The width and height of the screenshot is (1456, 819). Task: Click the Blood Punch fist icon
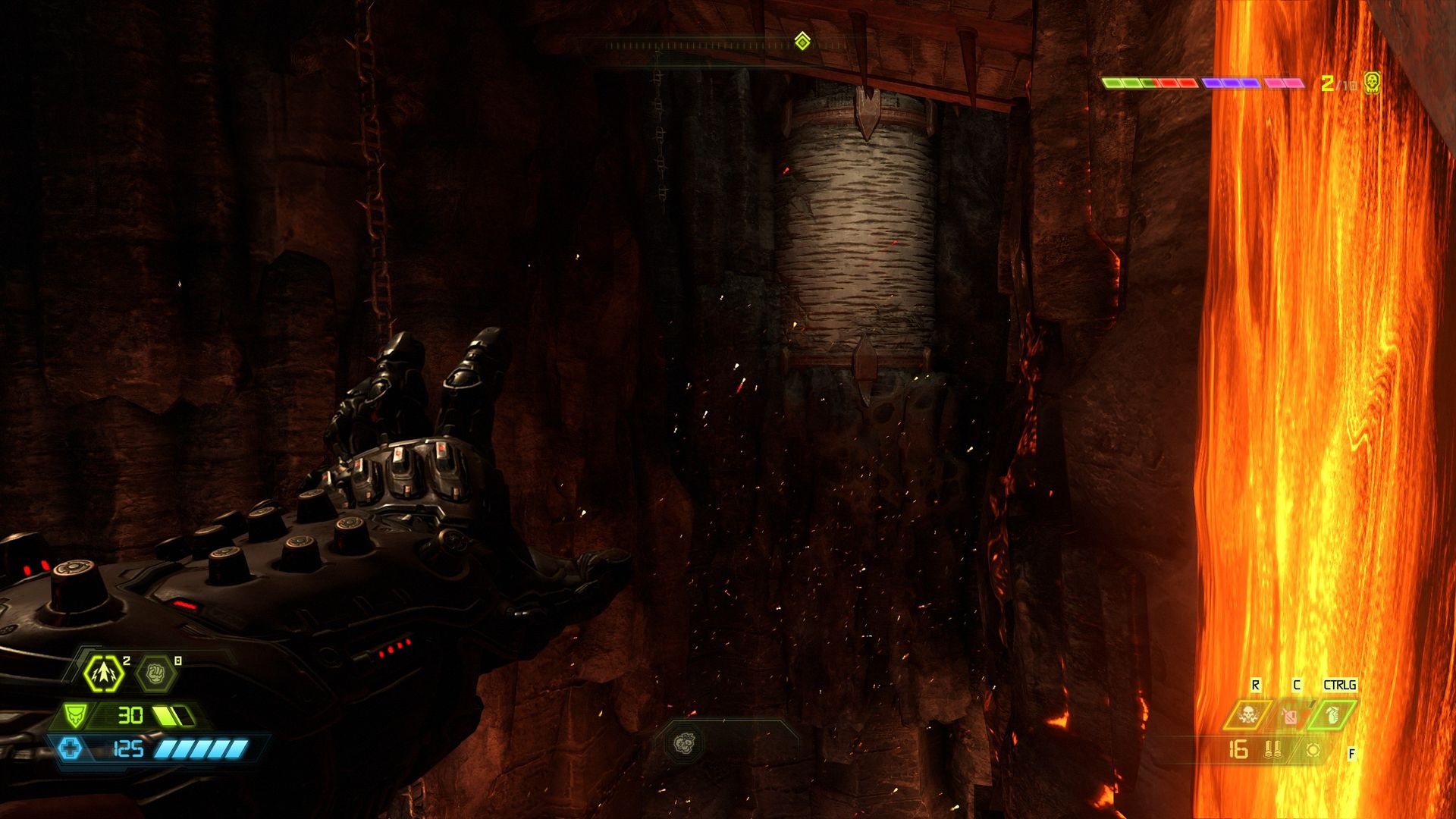[156, 672]
